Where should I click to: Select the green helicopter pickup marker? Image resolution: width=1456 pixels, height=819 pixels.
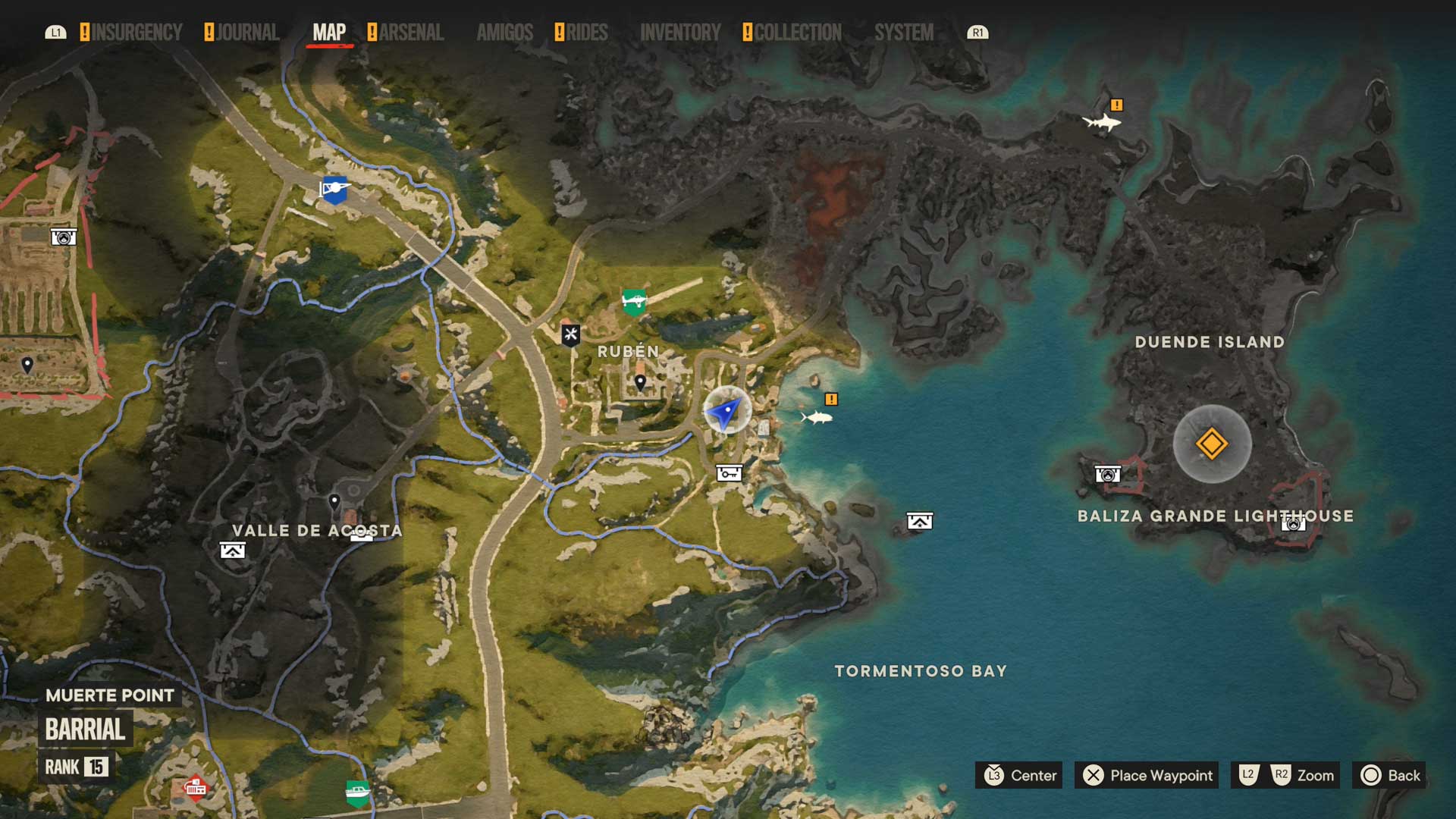[x=634, y=302]
